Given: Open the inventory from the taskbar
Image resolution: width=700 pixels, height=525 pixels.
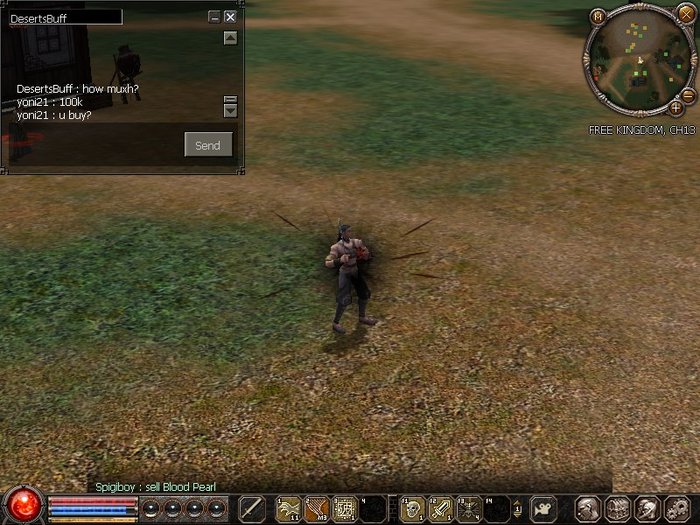Looking at the screenshot, I should click(x=618, y=508).
